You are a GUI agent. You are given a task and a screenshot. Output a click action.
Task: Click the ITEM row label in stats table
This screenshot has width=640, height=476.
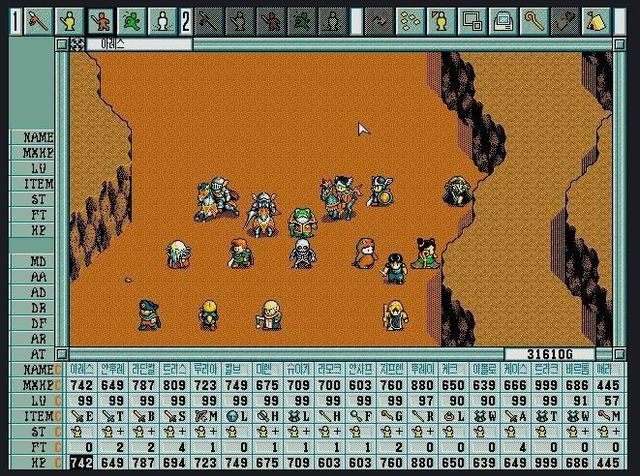click(x=37, y=415)
